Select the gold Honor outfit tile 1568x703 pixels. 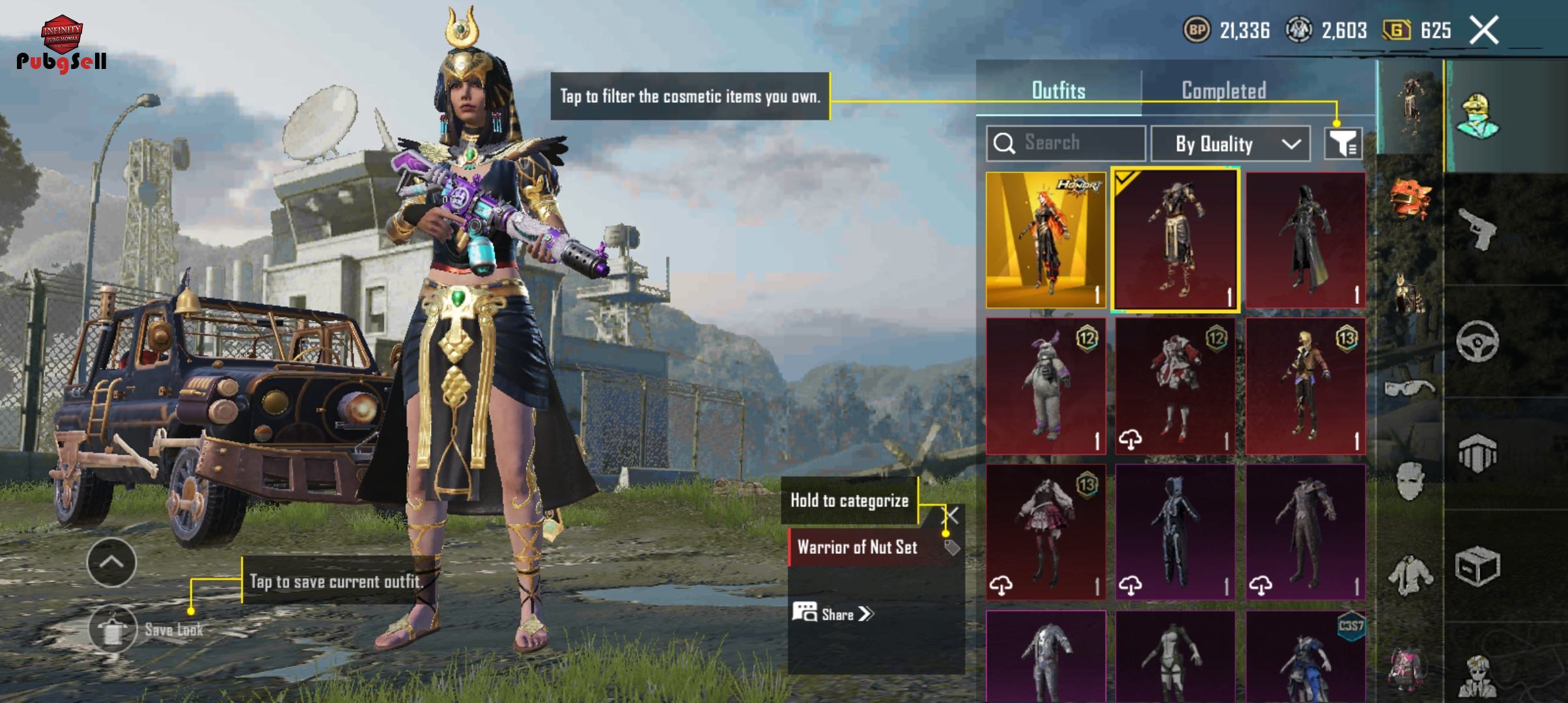[1046, 240]
